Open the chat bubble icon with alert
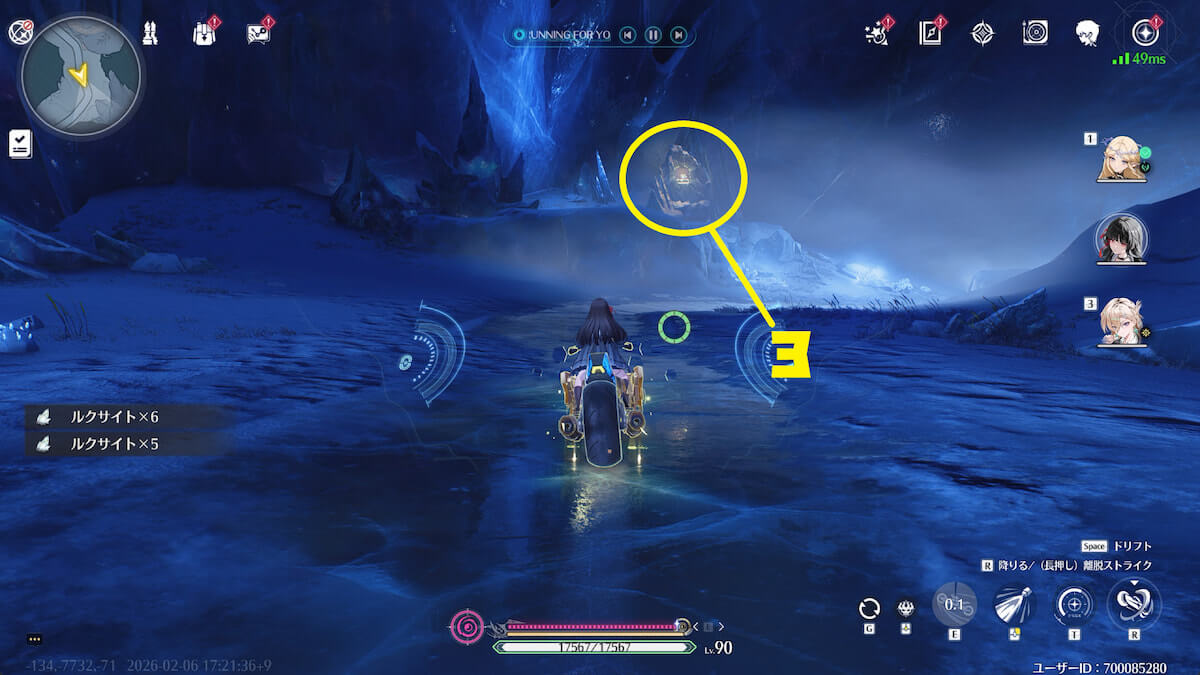The height and width of the screenshot is (675, 1200). click(x=258, y=34)
